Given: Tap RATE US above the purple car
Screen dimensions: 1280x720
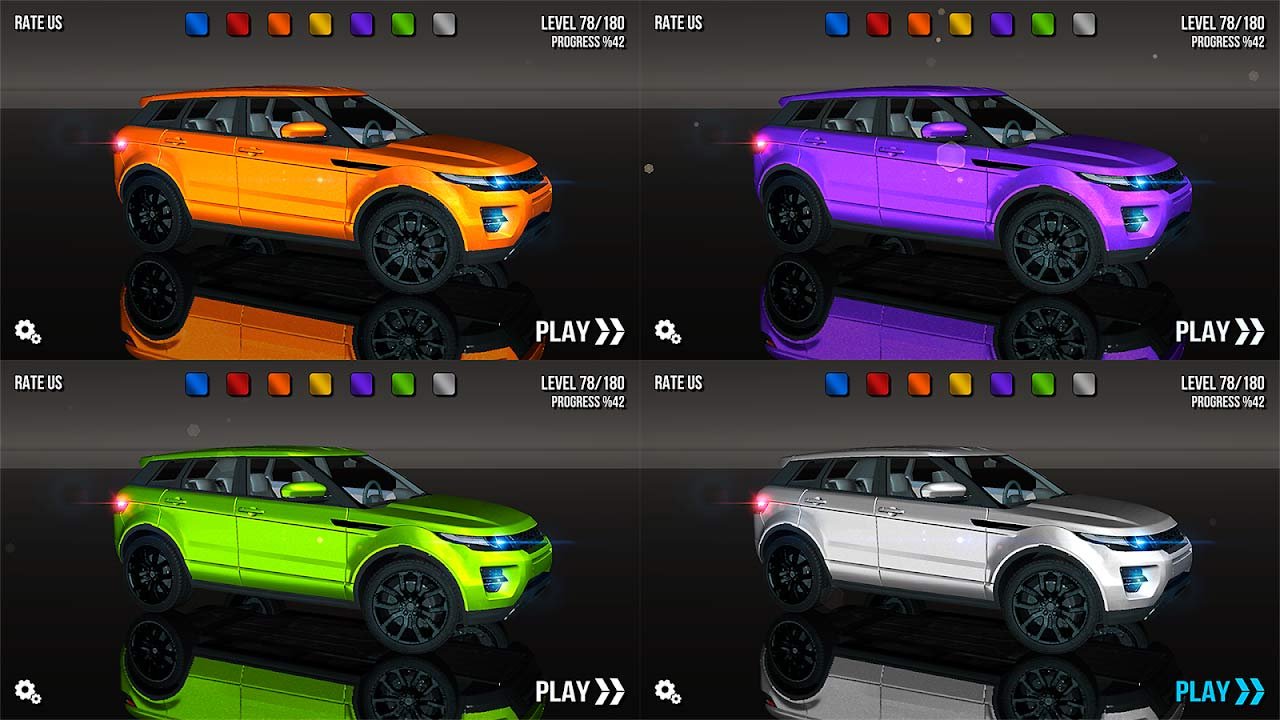Looking at the screenshot, I should pyautogui.click(x=678, y=23).
